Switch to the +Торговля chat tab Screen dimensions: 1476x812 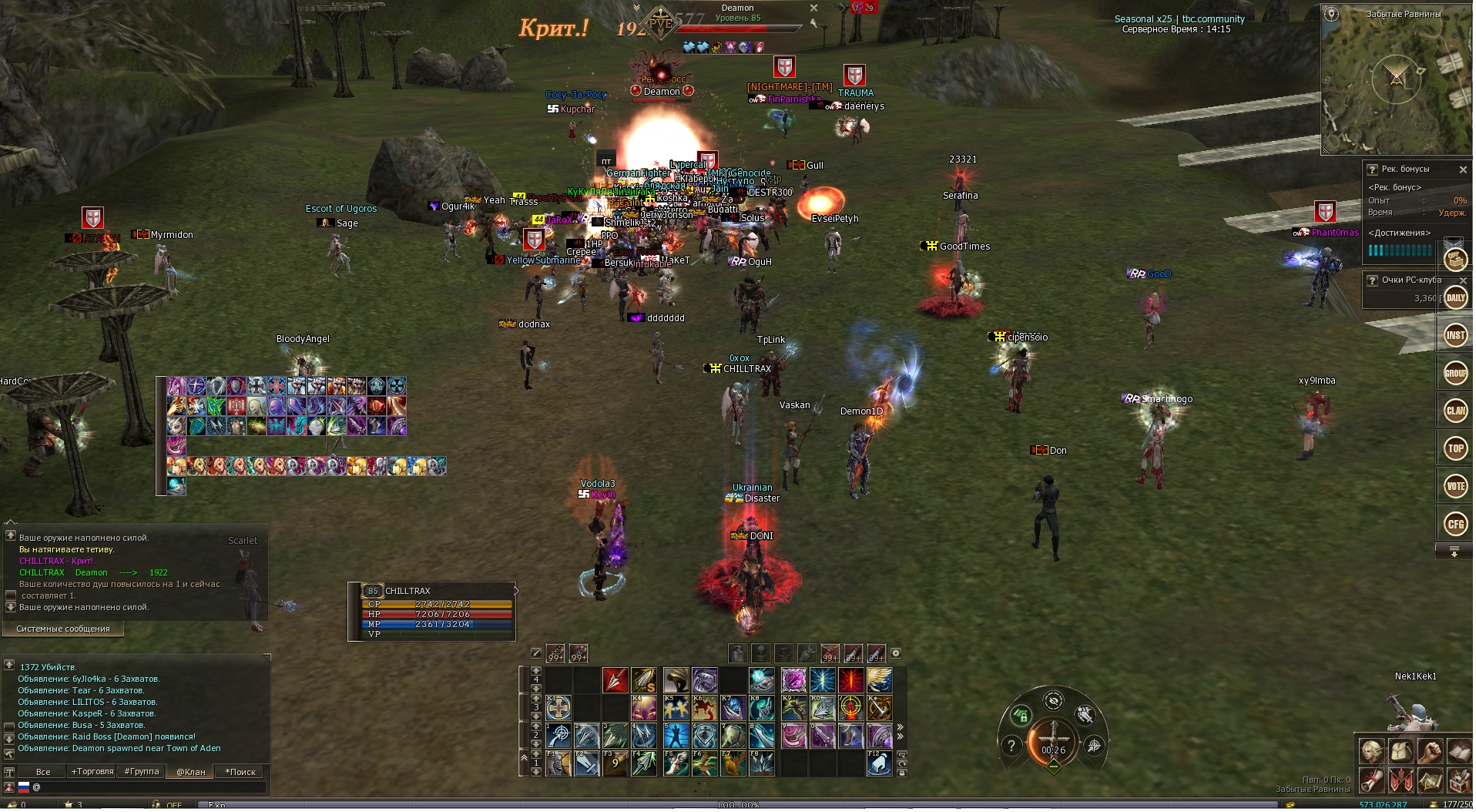(x=92, y=772)
